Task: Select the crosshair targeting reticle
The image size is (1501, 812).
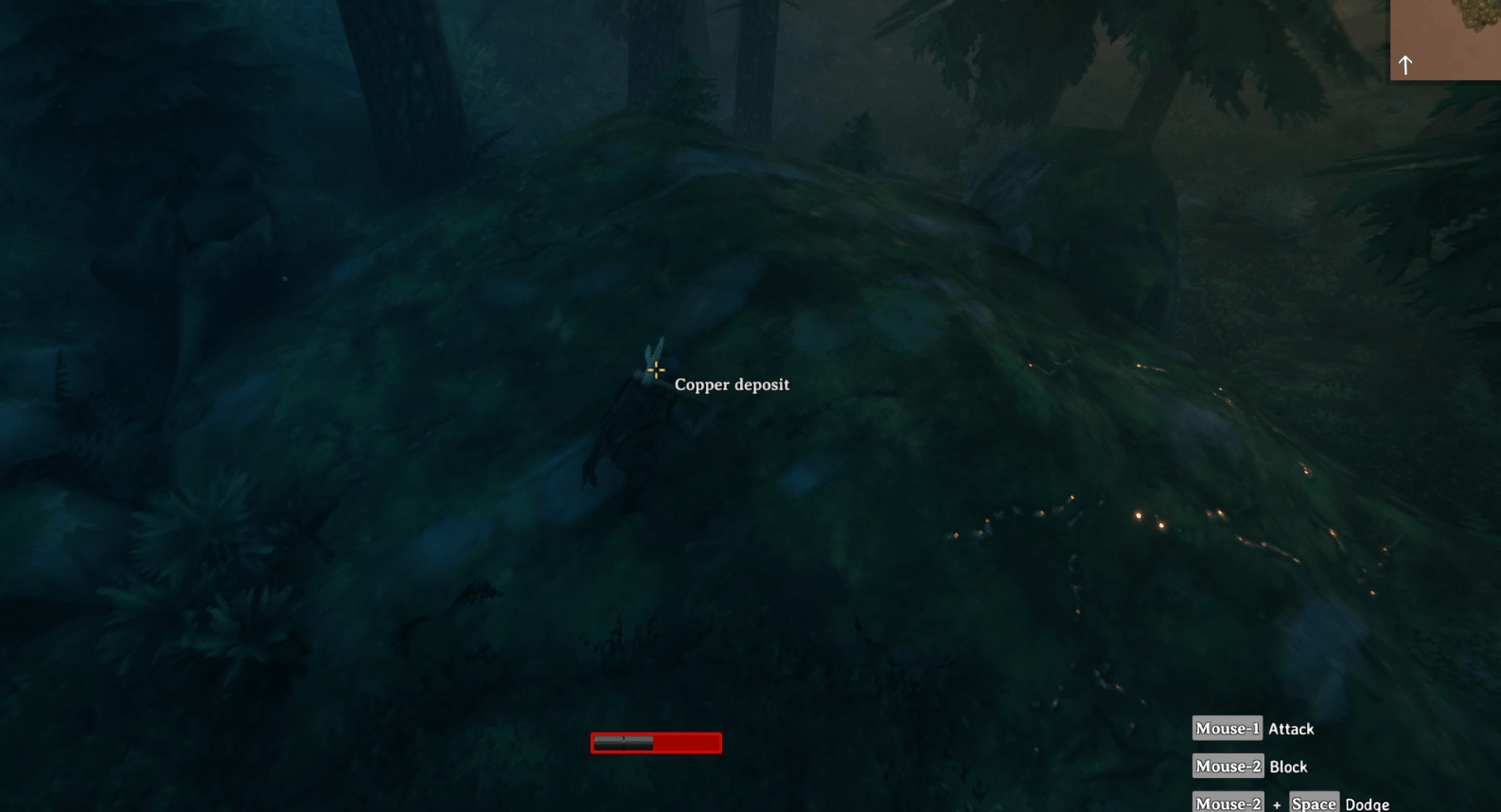Action: pyautogui.click(x=655, y=369)
